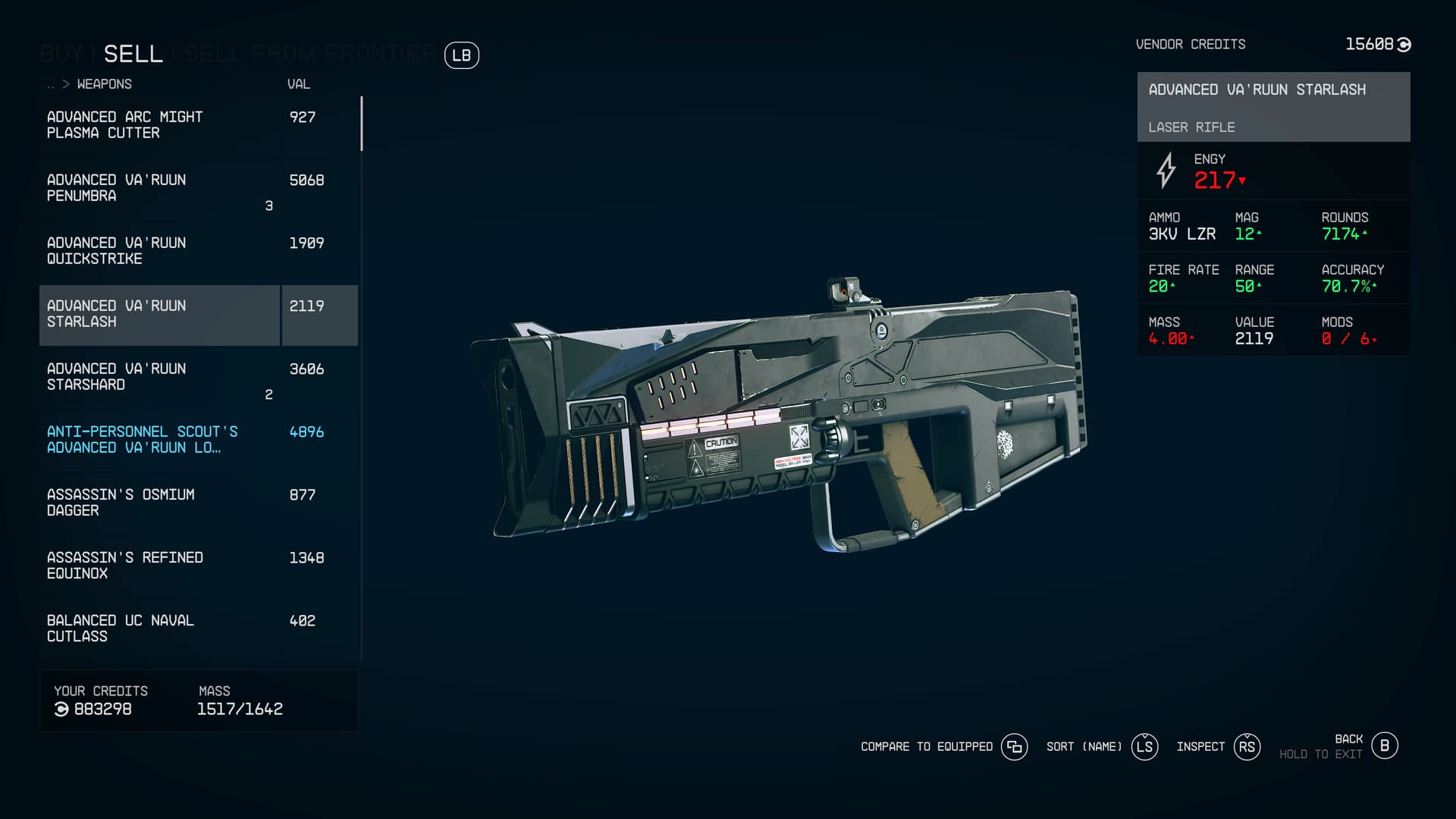This screenshot has width=1456, height=819.
Task: Choose the Balanced UC Naval Cutlass
Action: 159,629
